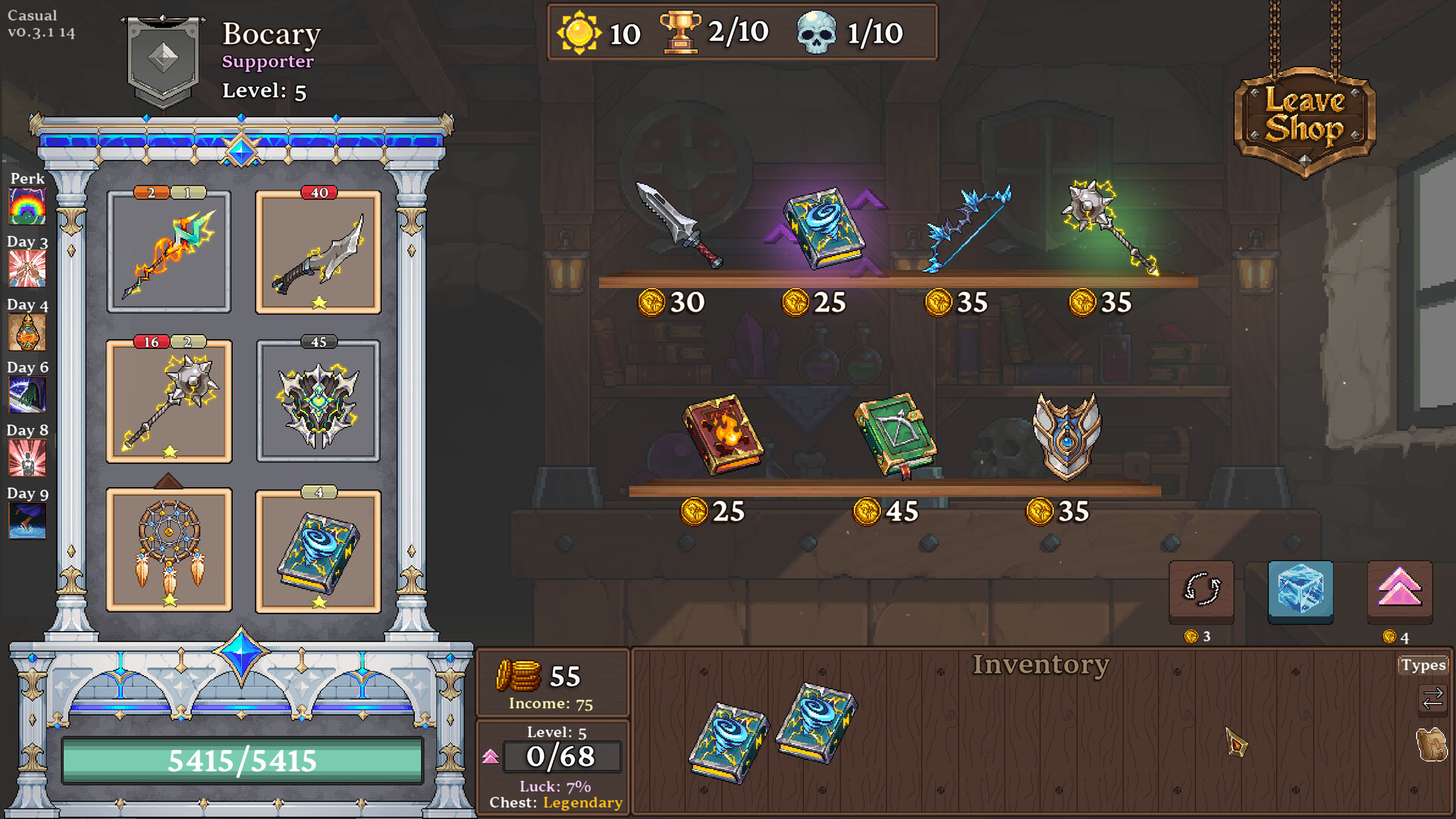Expand the Day 8 sidebar entry
This screenshot has width=1456, height=819.
pyautogui.click(x=27, y=459)
